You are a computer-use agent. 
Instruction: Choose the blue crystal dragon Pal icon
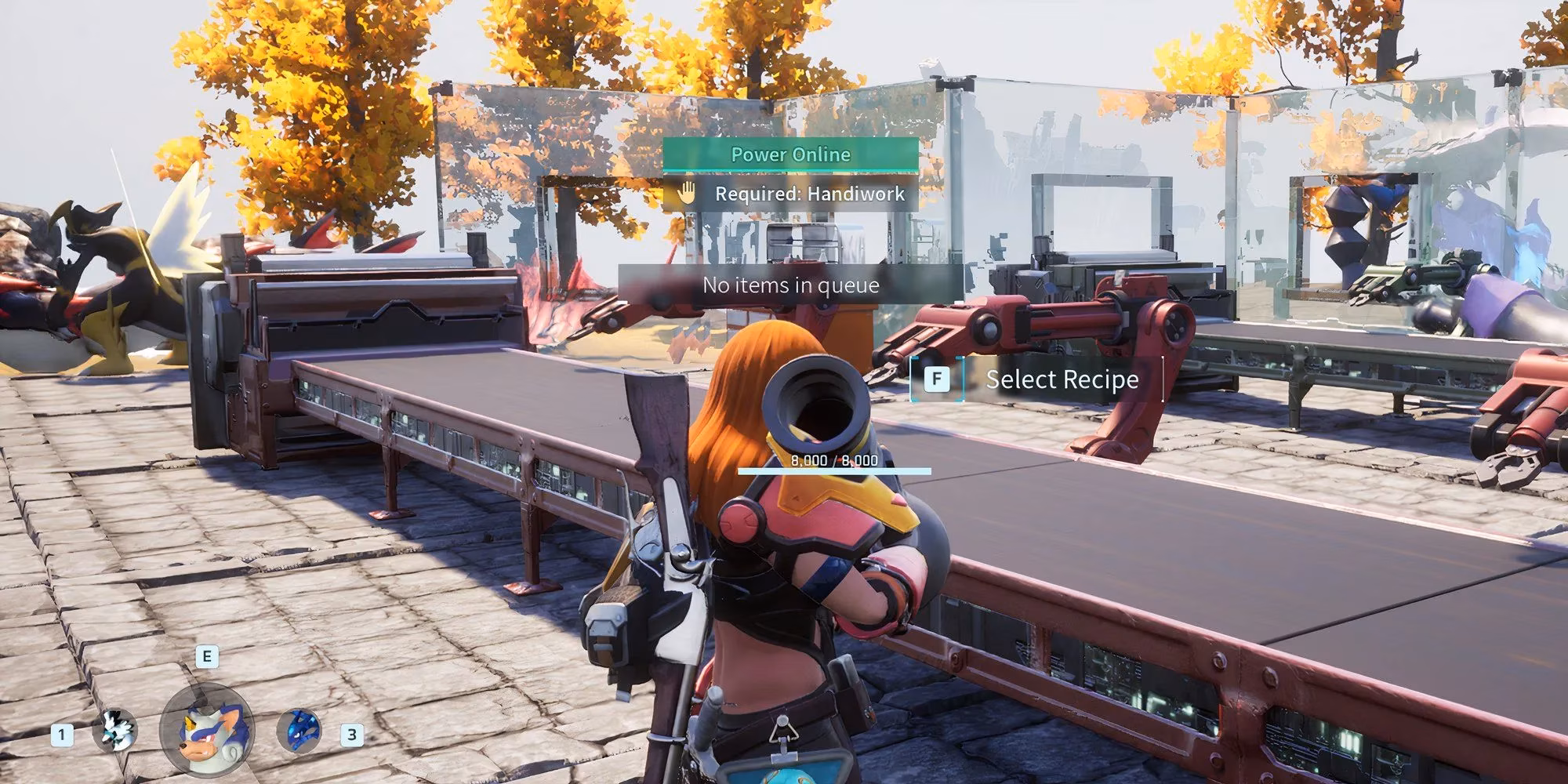[x=299, y=731]
